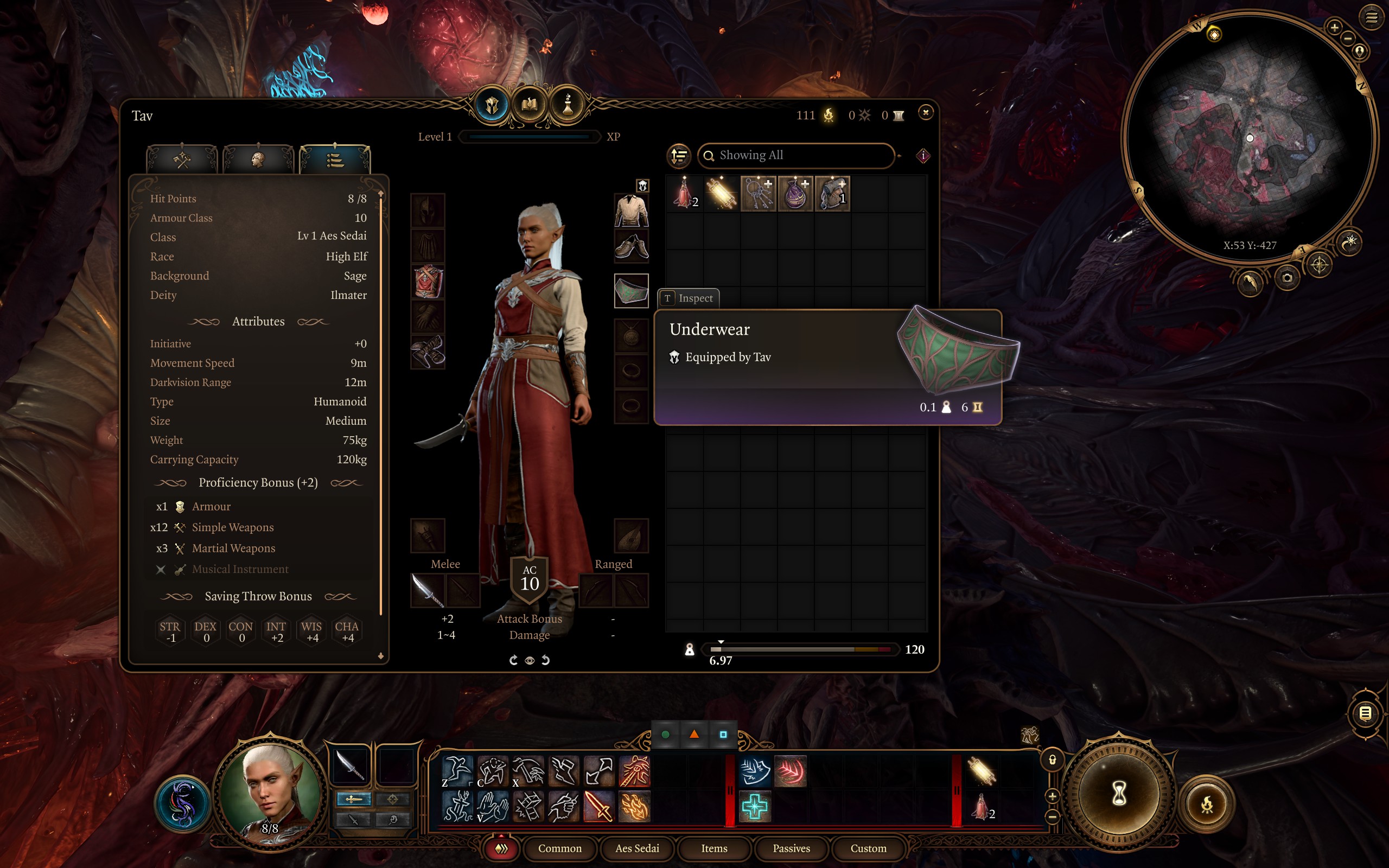Image resolution: width=1389 pixels, height=868 pixels.
Task: Zoom in on the minimap
Action: [x=1335, y=27]
